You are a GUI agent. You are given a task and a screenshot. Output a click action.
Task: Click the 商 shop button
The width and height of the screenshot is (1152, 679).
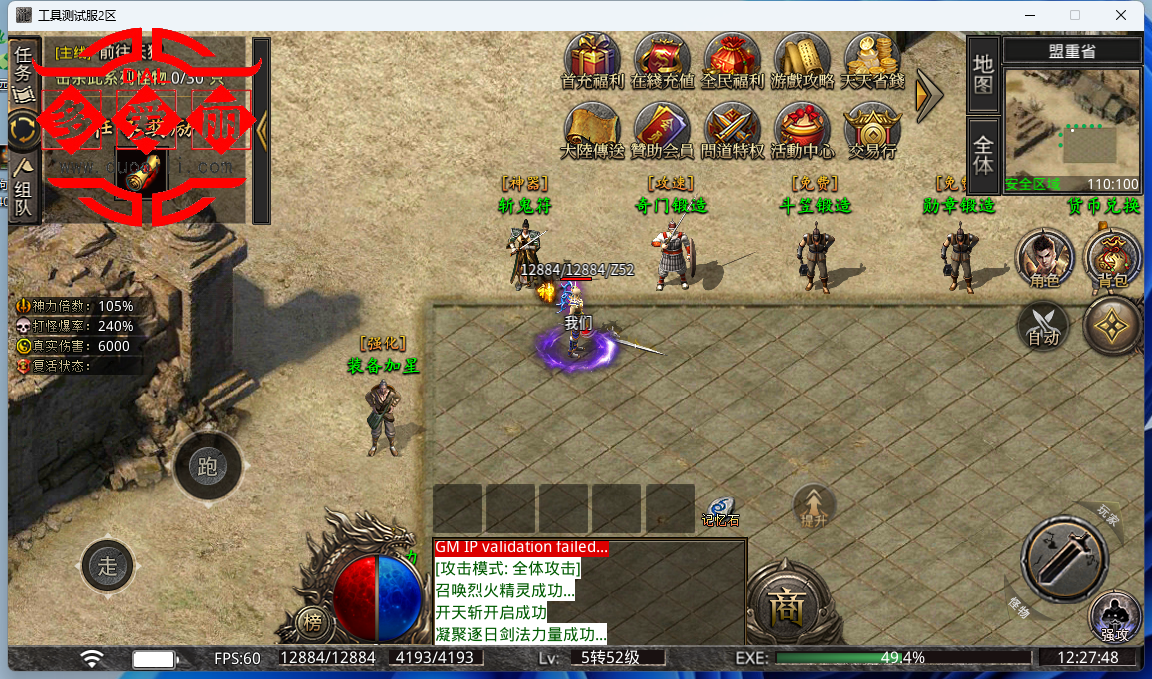[780, 602]
